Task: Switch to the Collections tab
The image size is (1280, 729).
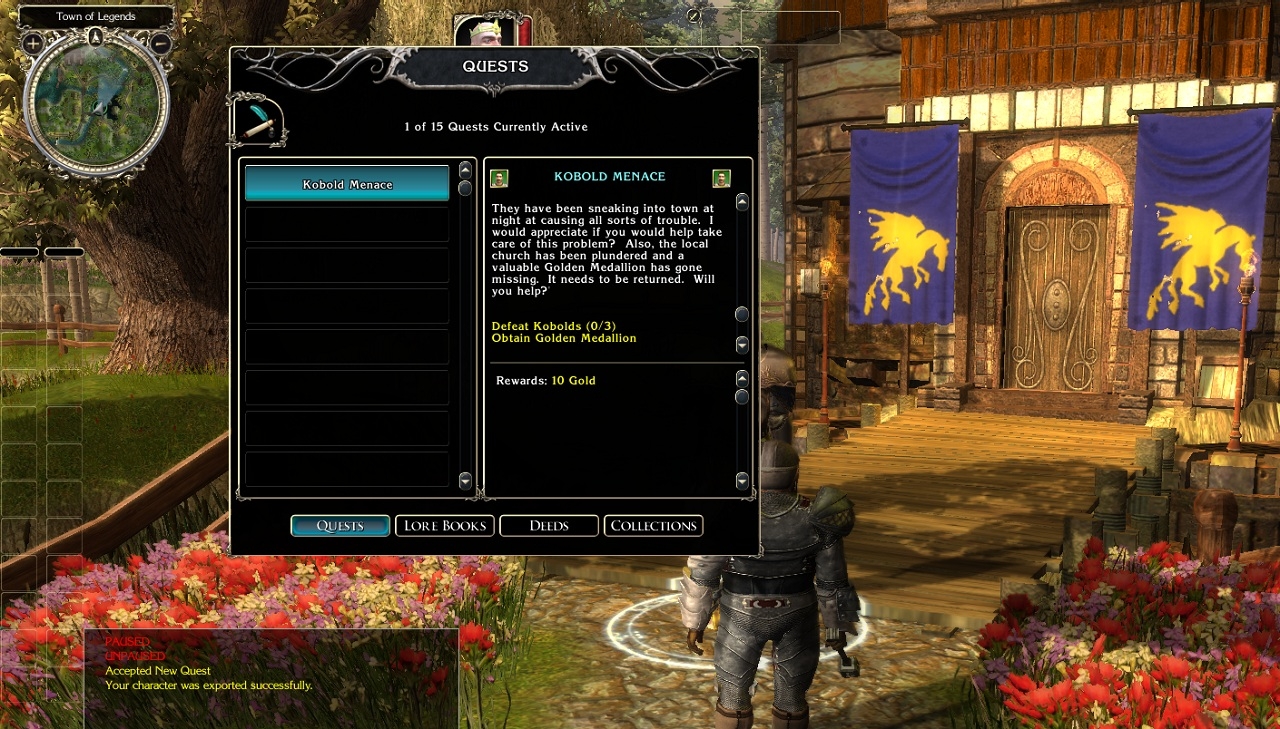Action: click(x=653, y=526)
